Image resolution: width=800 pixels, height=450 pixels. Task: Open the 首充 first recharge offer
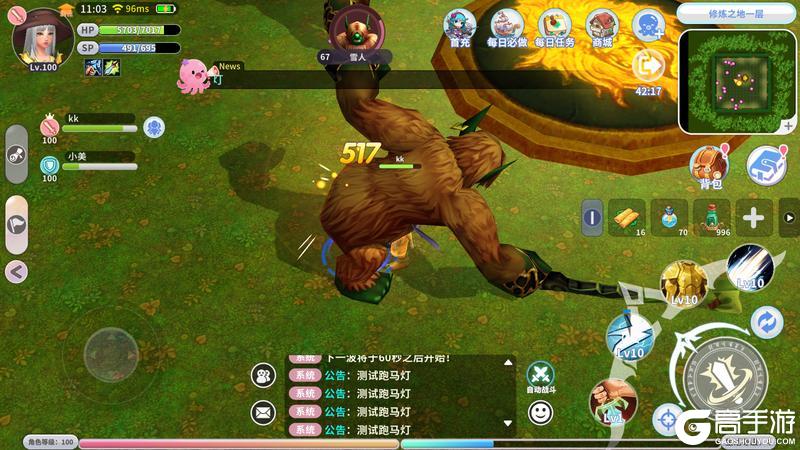pyautogui.click(x=460, y=25)
